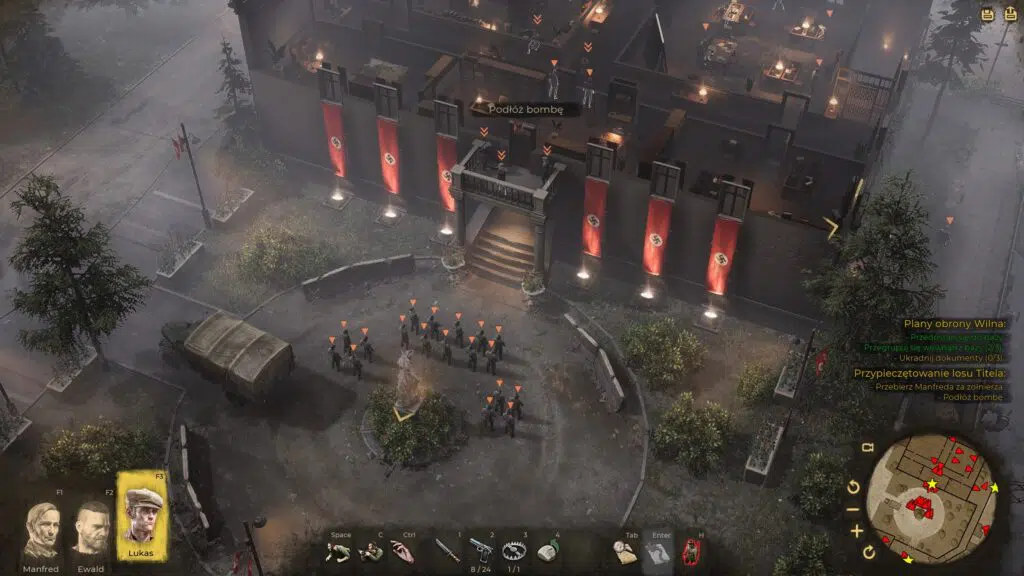Open the map and compass icon
This screenshot has width=1024, height=576.
pos(626,551)
